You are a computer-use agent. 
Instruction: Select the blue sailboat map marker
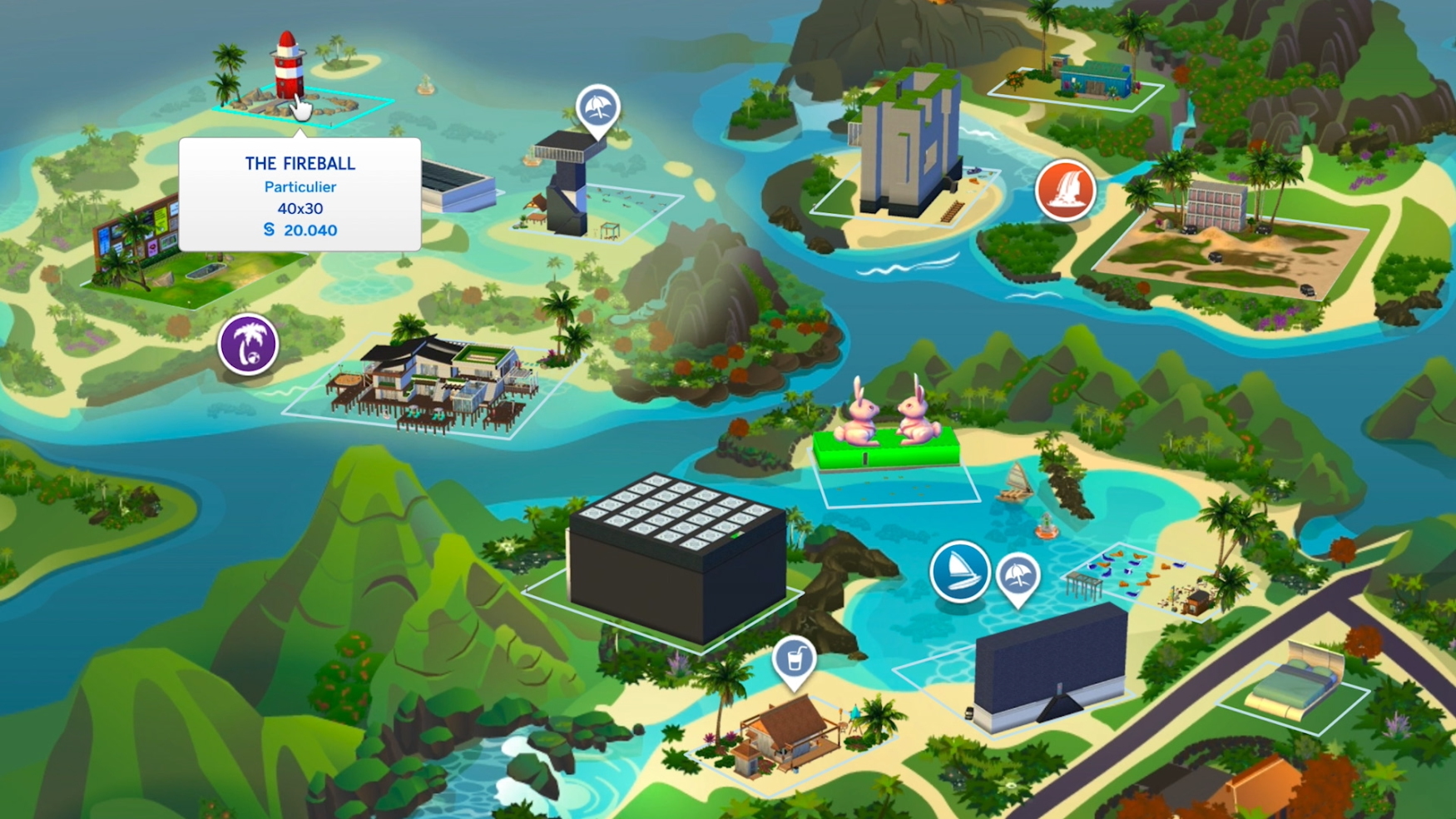click(x=960, y=571)
